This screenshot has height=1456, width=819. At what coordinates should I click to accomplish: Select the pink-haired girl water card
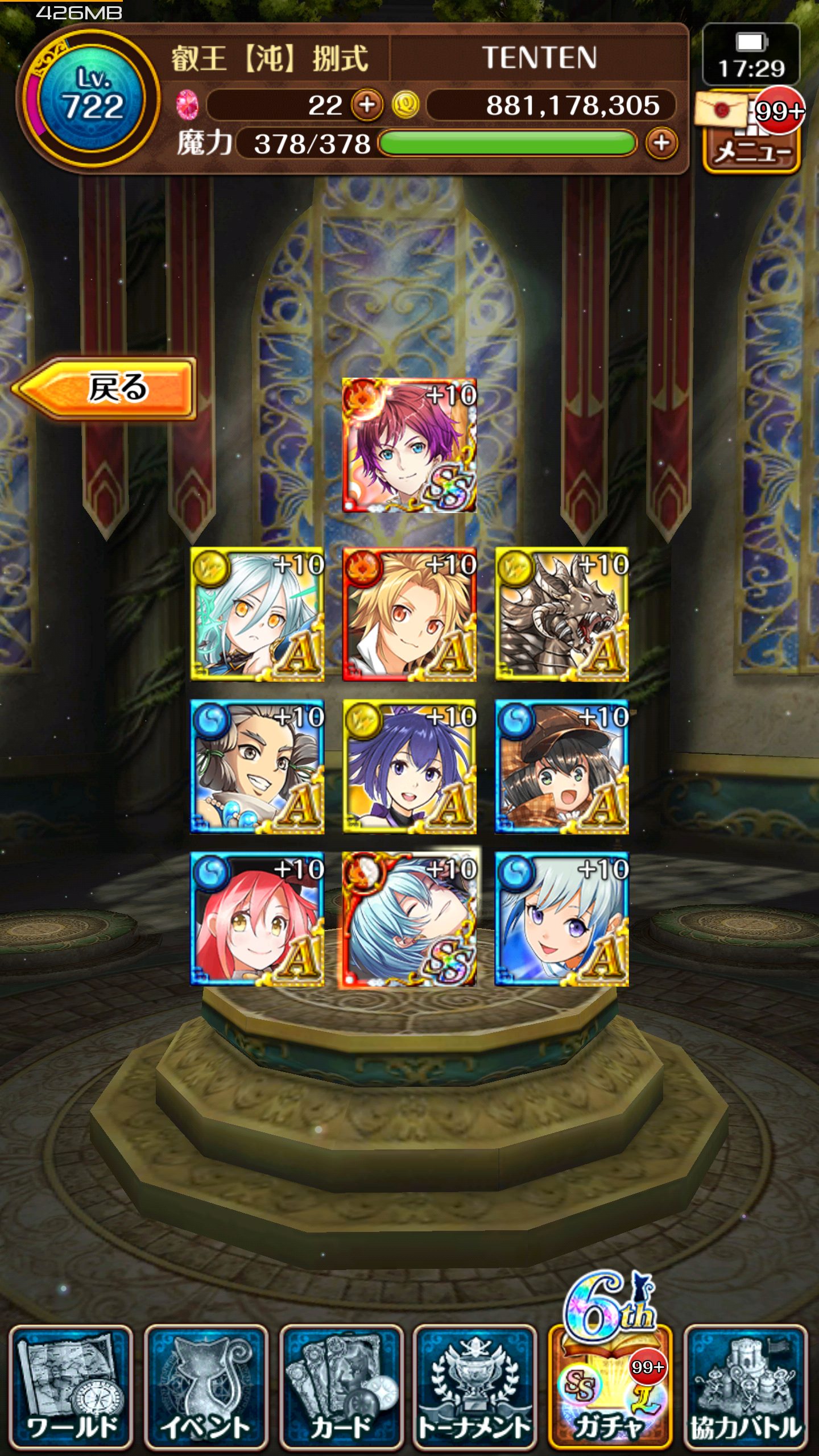[257, 919]
